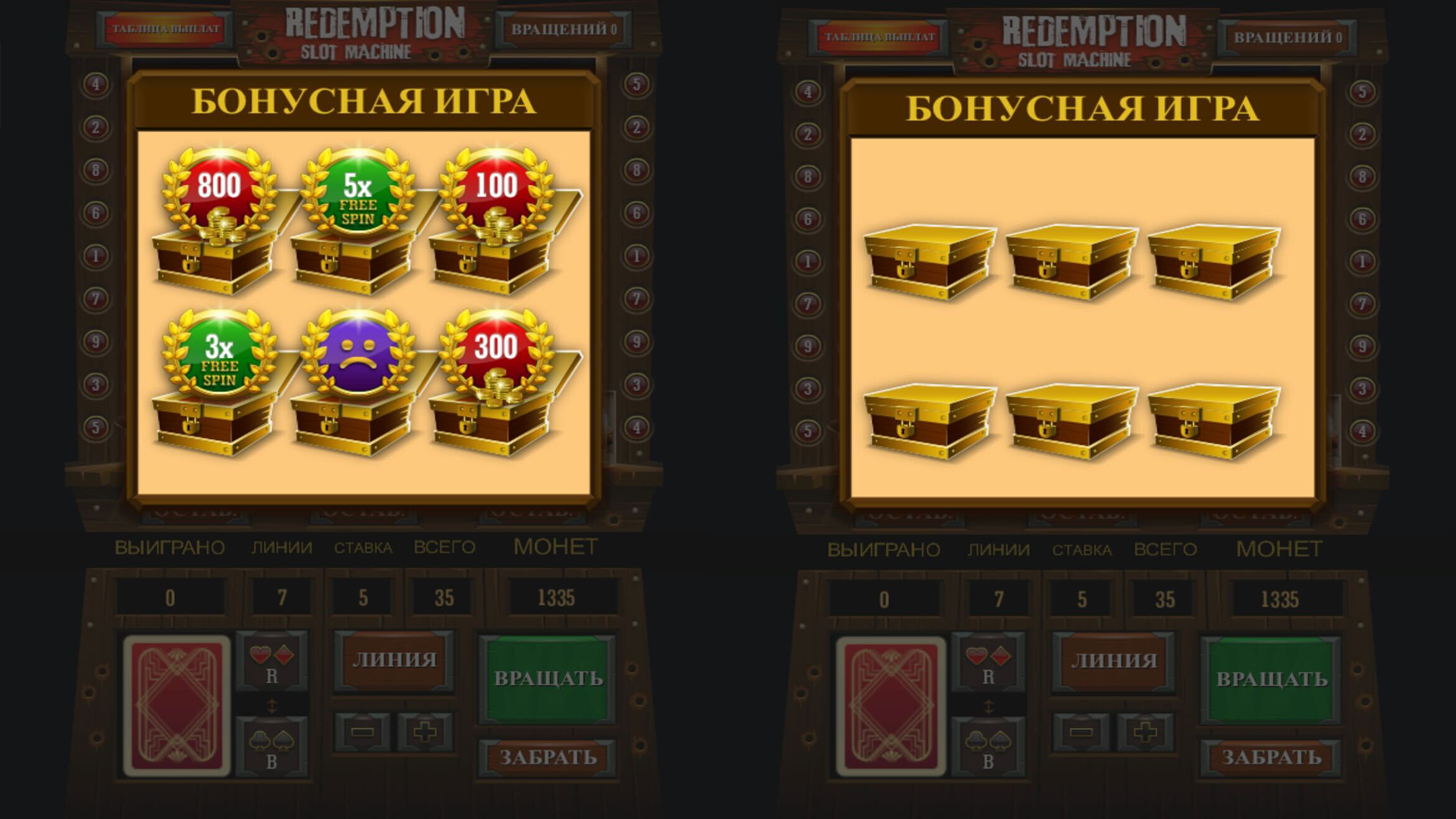This screenshot has width=1456, height=819.
Task: Click the ЛИНИЯ line selection button
Action: pos(394,660)
